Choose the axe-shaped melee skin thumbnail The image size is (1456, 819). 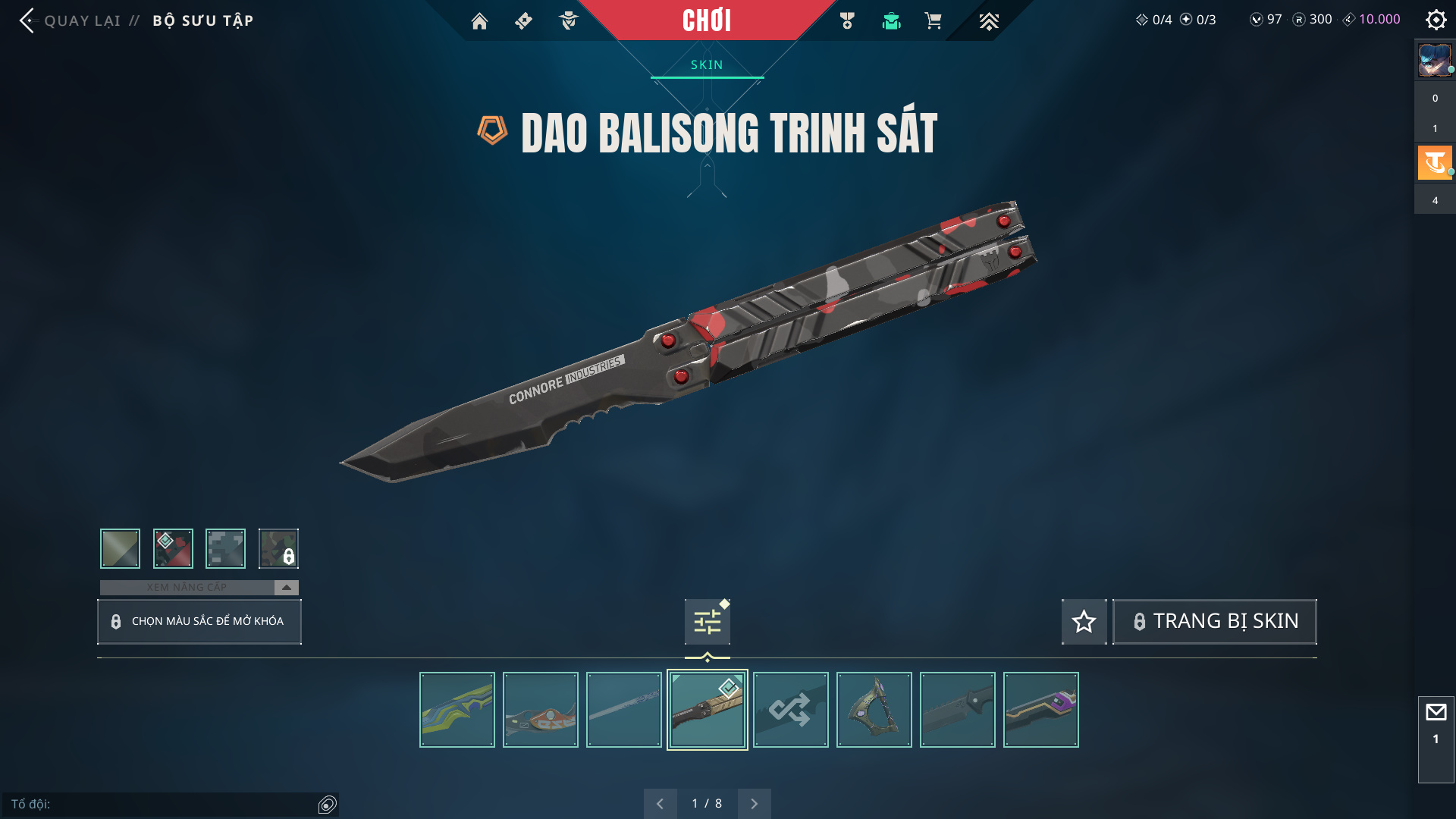coord(874,710)
